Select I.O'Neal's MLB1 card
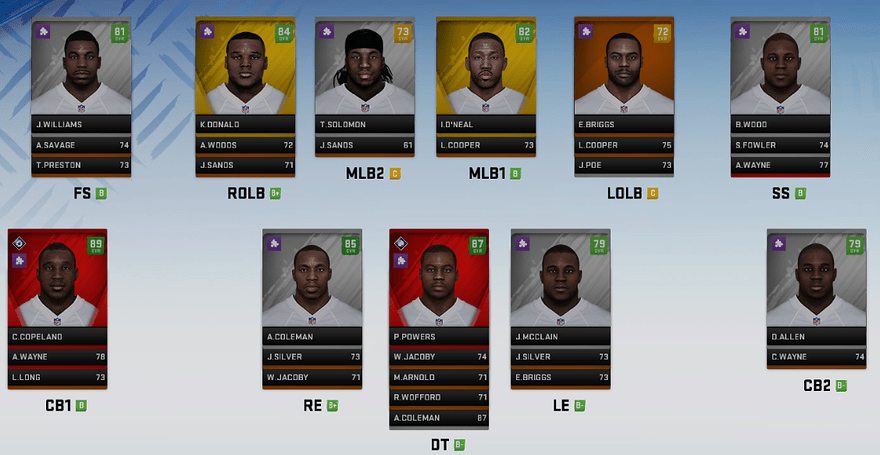Screen dimensions: 880x455 (x=486, y=72)
